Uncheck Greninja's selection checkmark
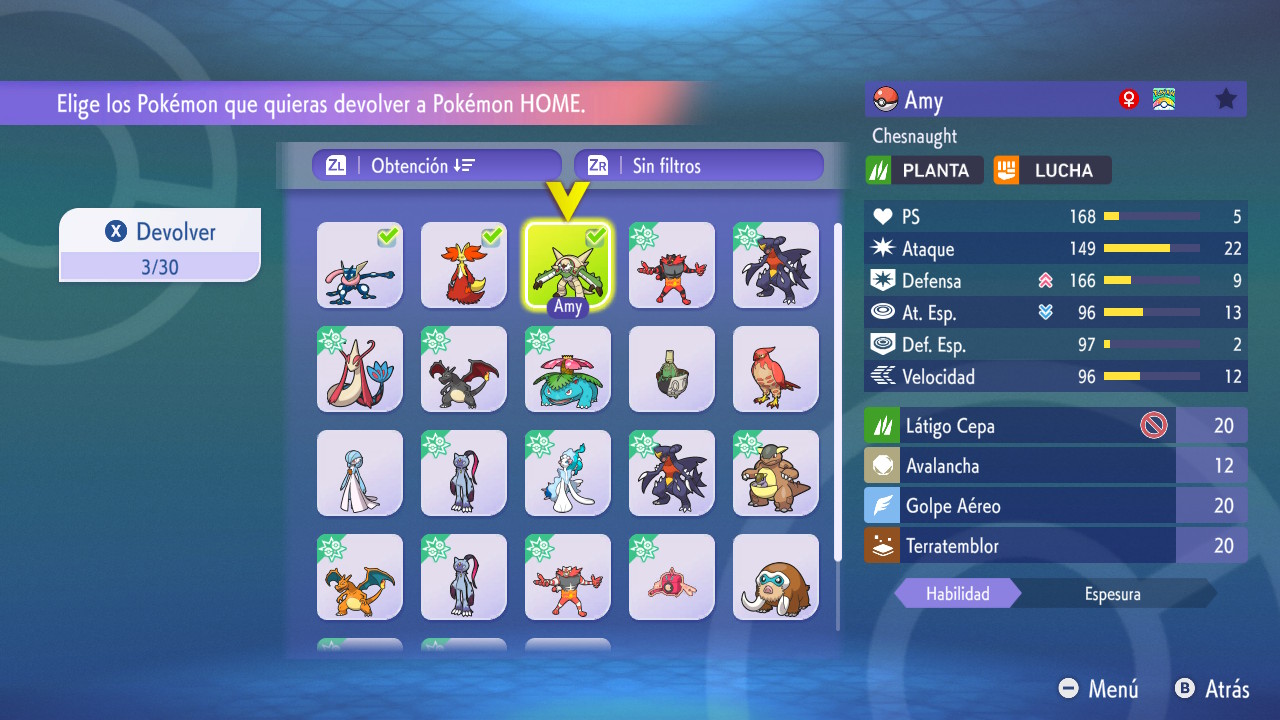 click(x=388, y=238)
